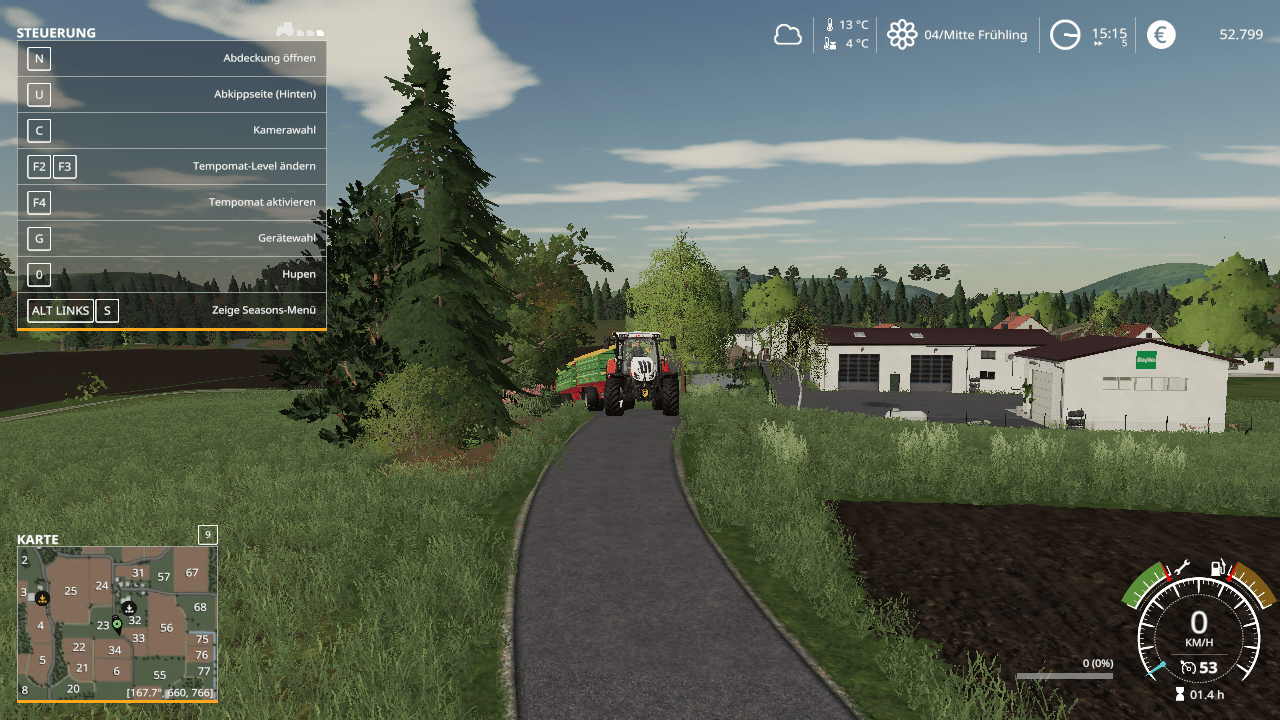Click the euro money icon
This screenshot has width=1280, height=720.
1161,35
